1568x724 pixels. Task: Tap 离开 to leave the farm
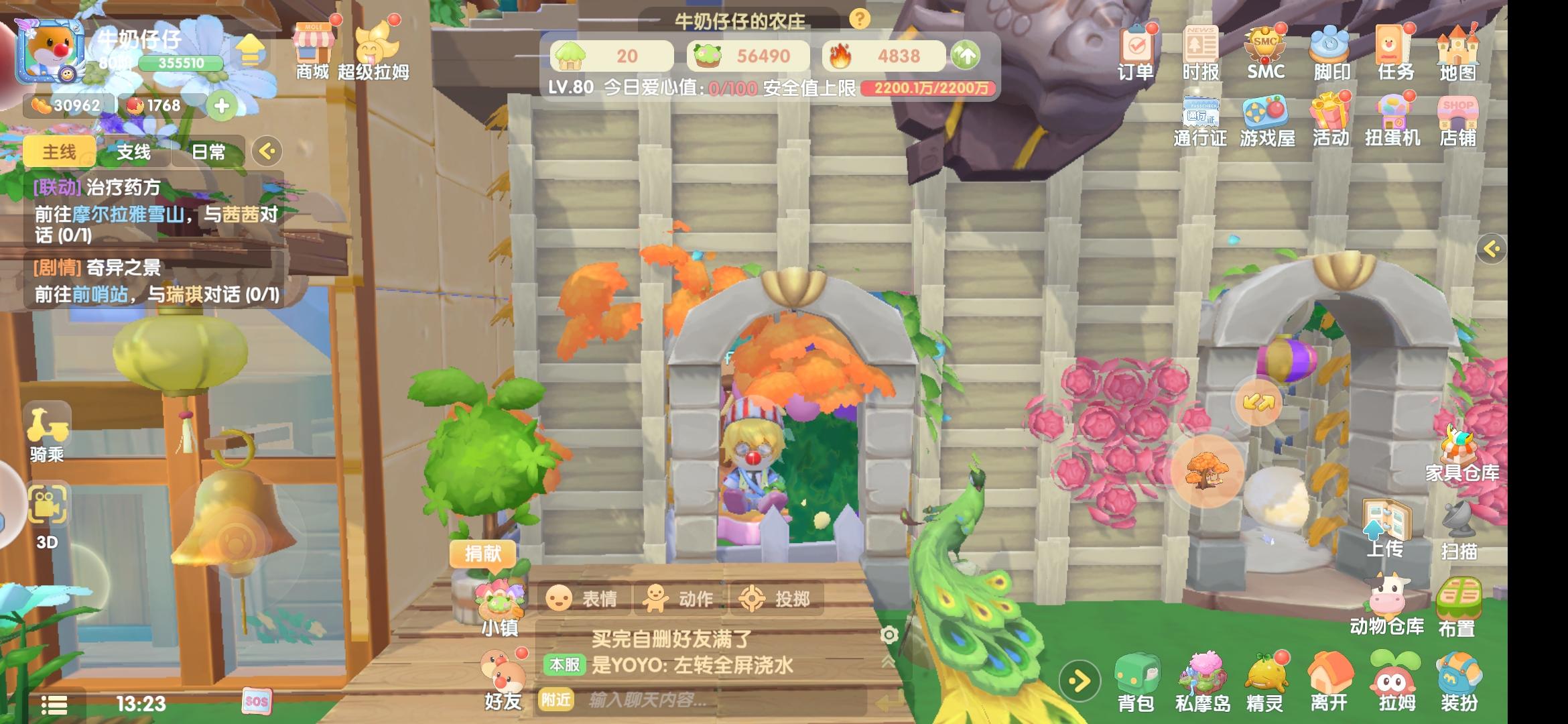(1329, 678)
